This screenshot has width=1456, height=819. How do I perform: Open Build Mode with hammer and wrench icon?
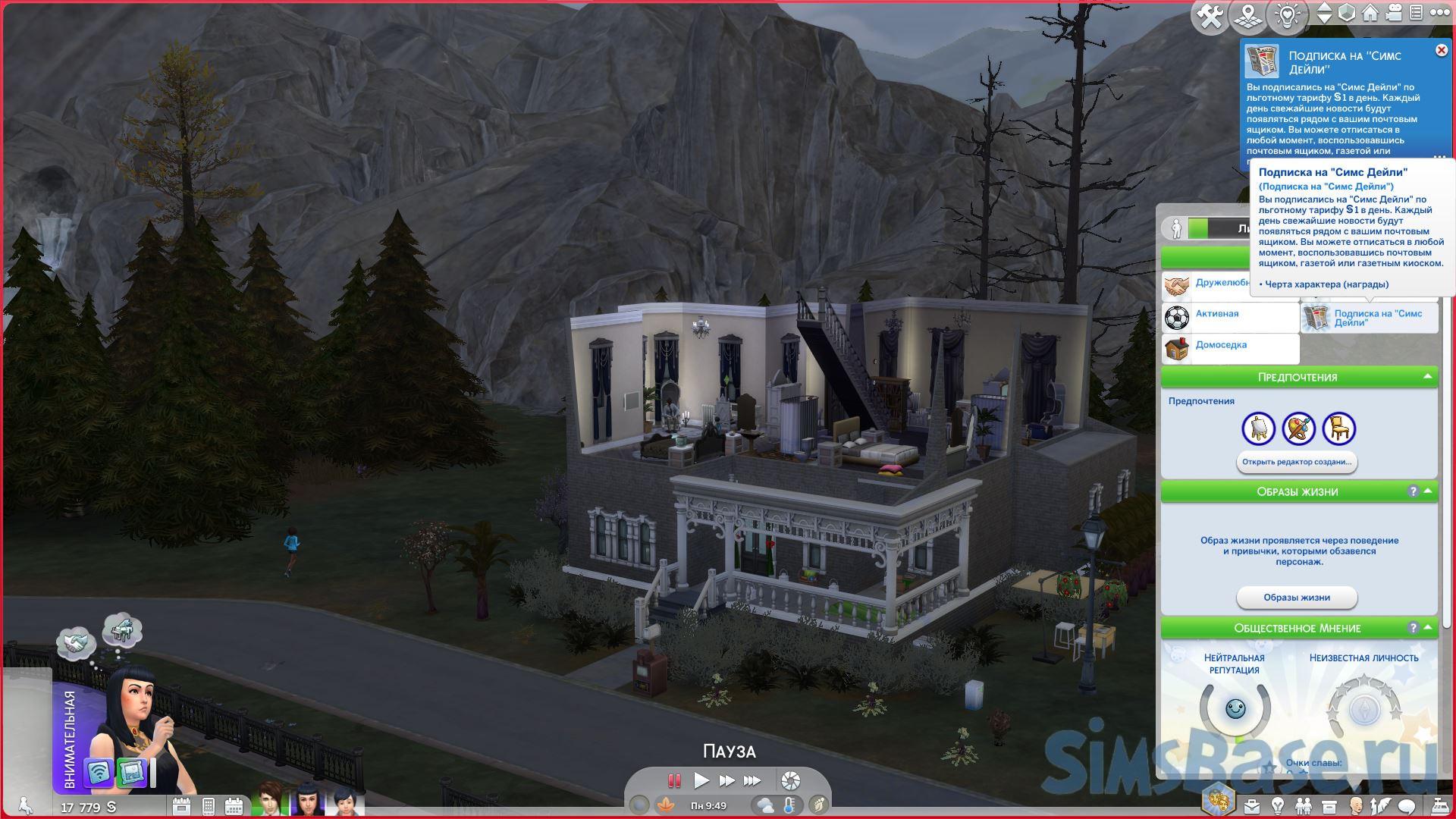coord(1210,16)
